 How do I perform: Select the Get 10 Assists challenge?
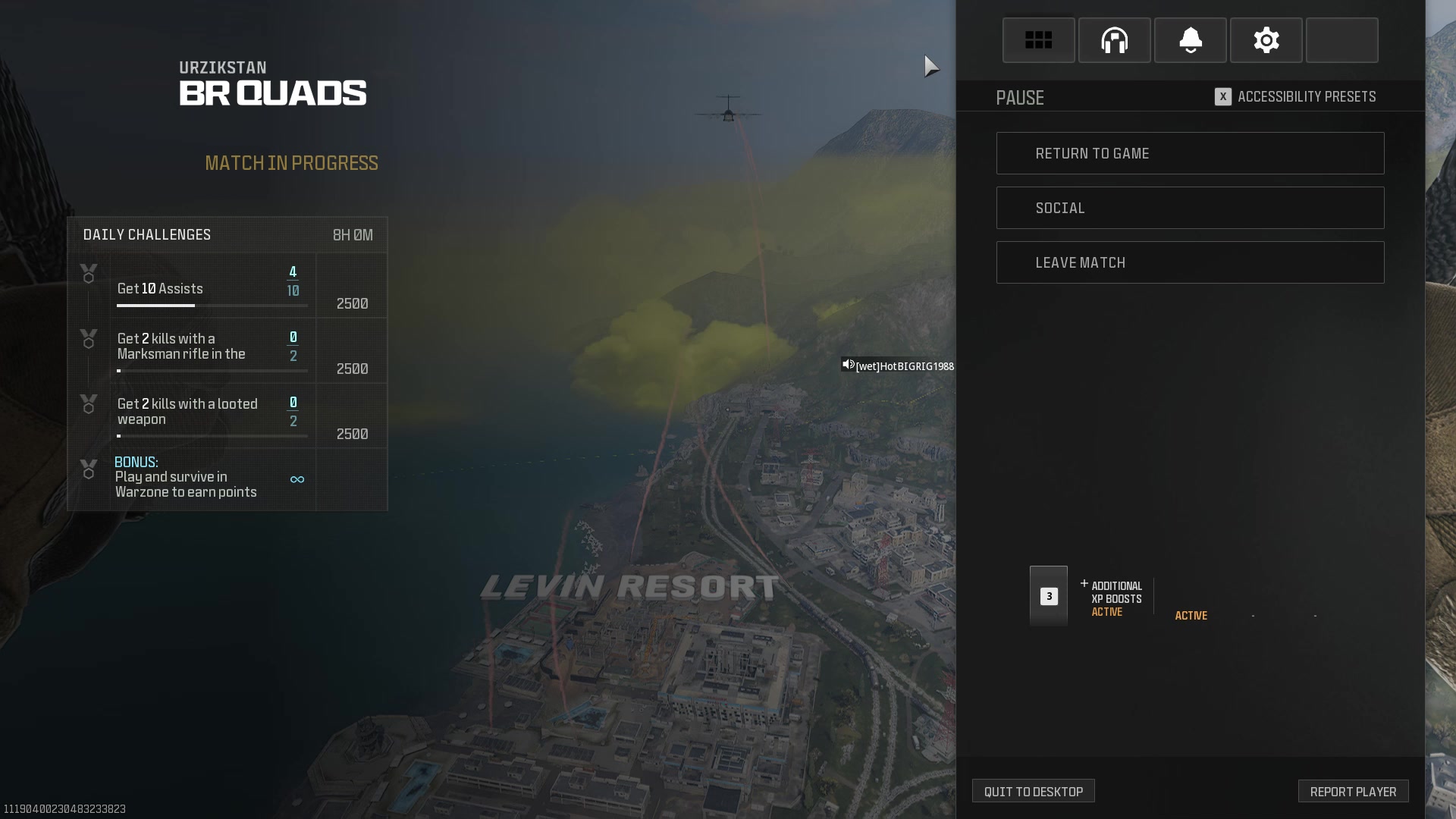[x=212, y=287]
